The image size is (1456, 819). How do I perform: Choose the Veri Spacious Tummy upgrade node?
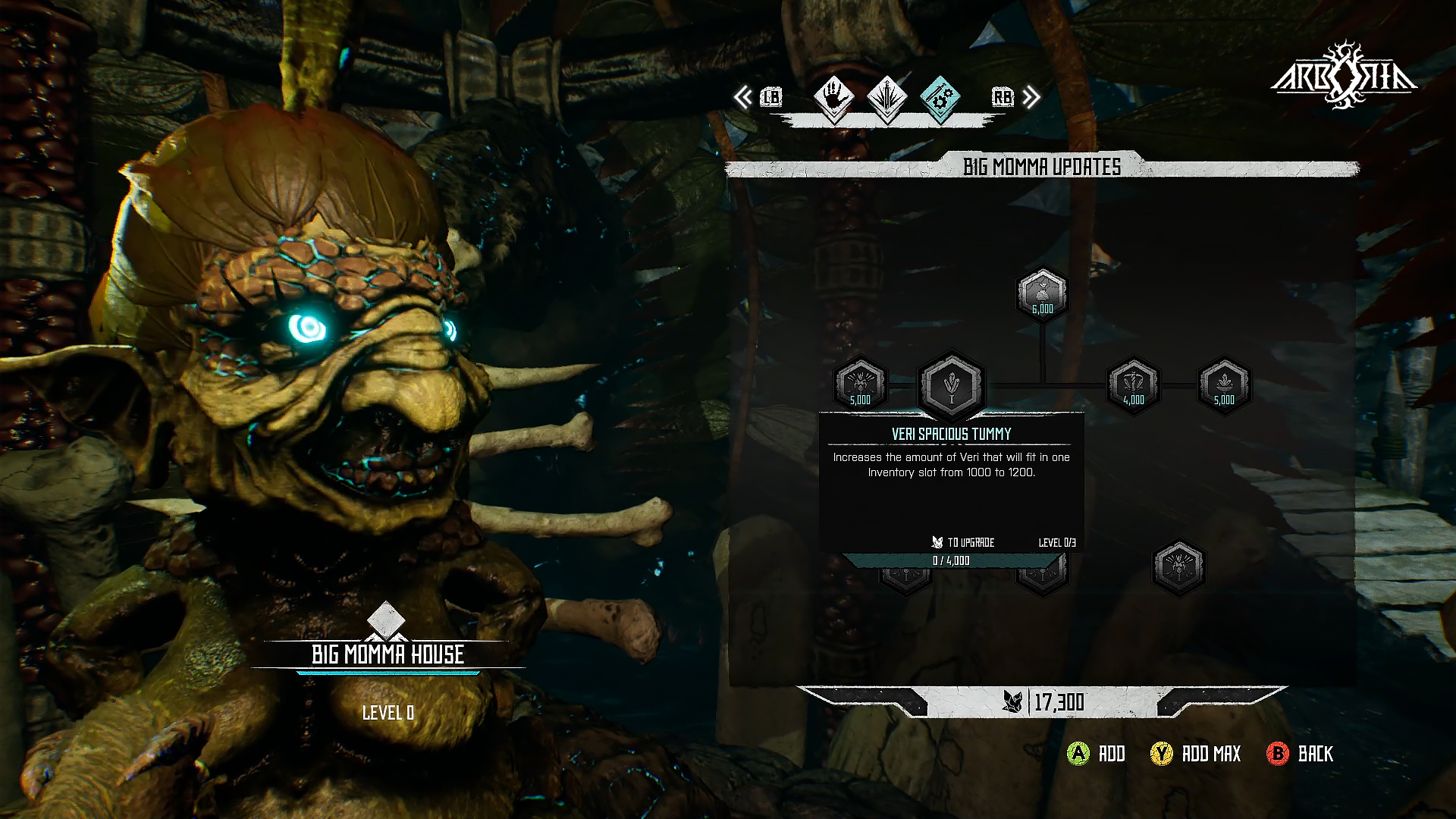point(951,385)
